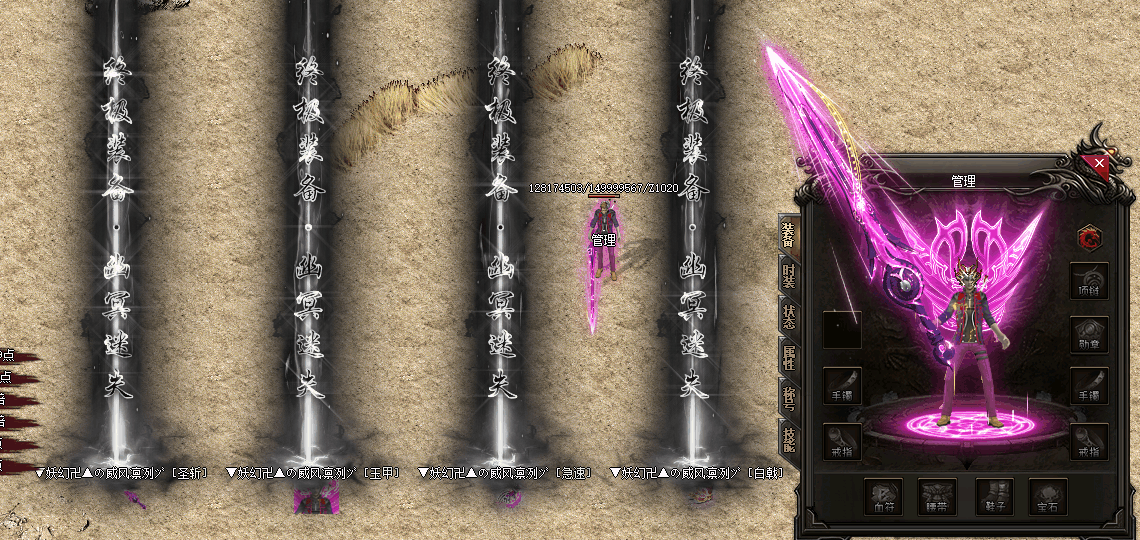The height and width of the screenshot is (540, 1140).
Task: Open the 时装 fashion tab
Action: (788, 275)
